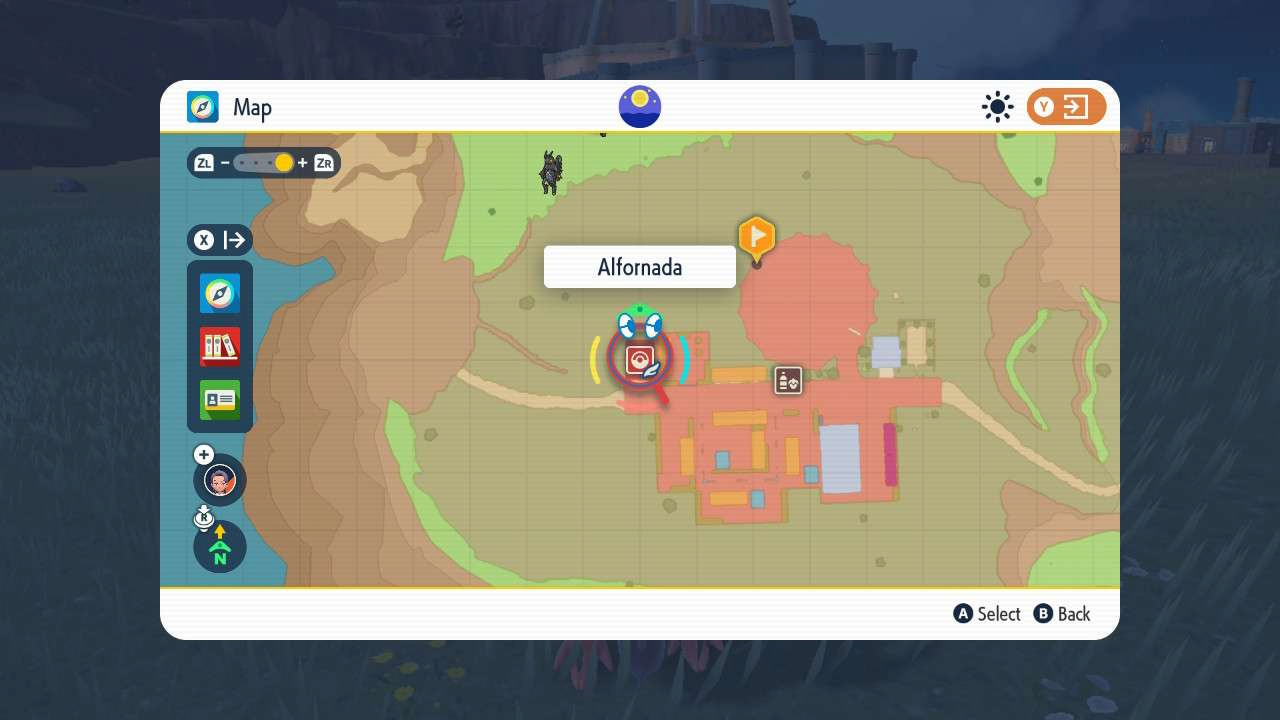Select the compass map icon in the sidebar
1280x720 pixels.
pyautogui.click(x=219, y=294)
